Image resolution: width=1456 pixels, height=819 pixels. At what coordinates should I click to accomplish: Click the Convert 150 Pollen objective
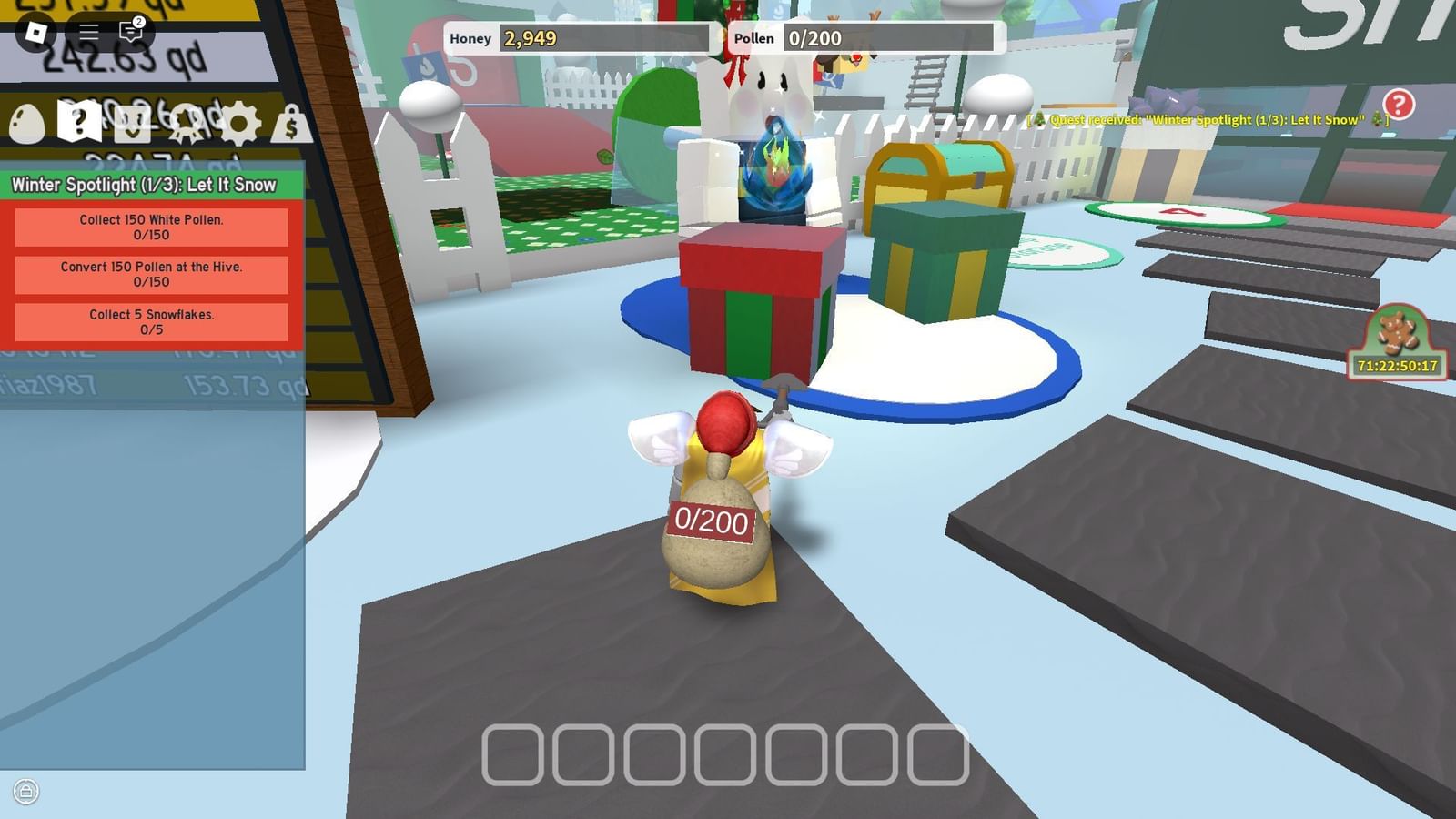point(149,274)
